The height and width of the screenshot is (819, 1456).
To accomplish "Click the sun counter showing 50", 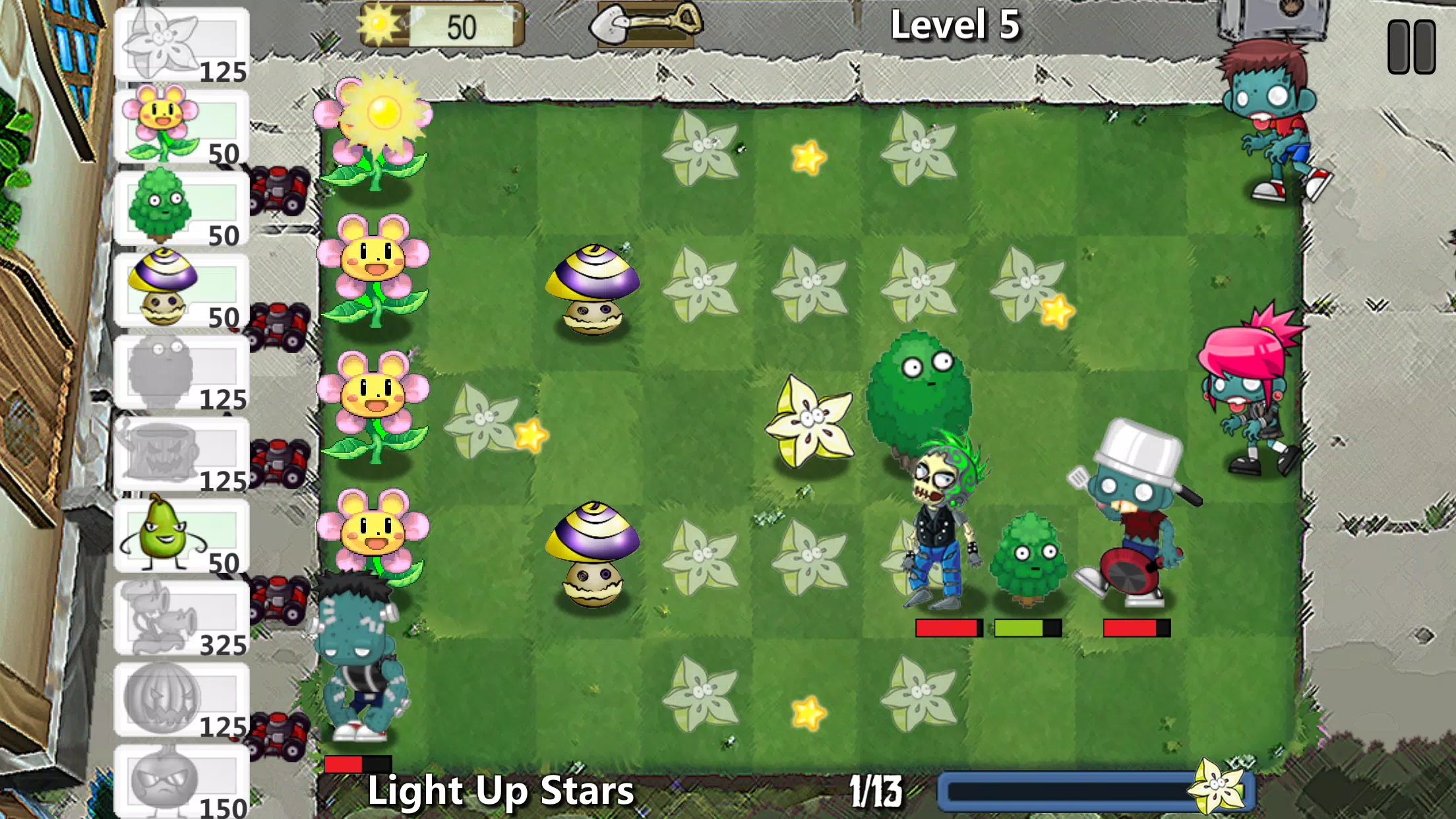I will click(439, 23).
